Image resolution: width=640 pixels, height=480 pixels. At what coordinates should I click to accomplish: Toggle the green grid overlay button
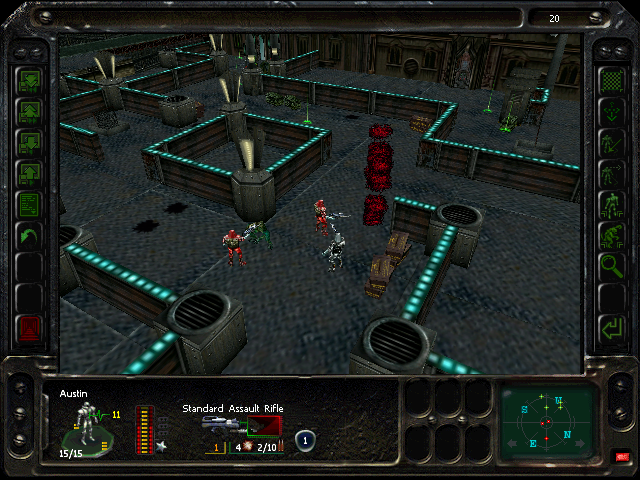[610, 80]
